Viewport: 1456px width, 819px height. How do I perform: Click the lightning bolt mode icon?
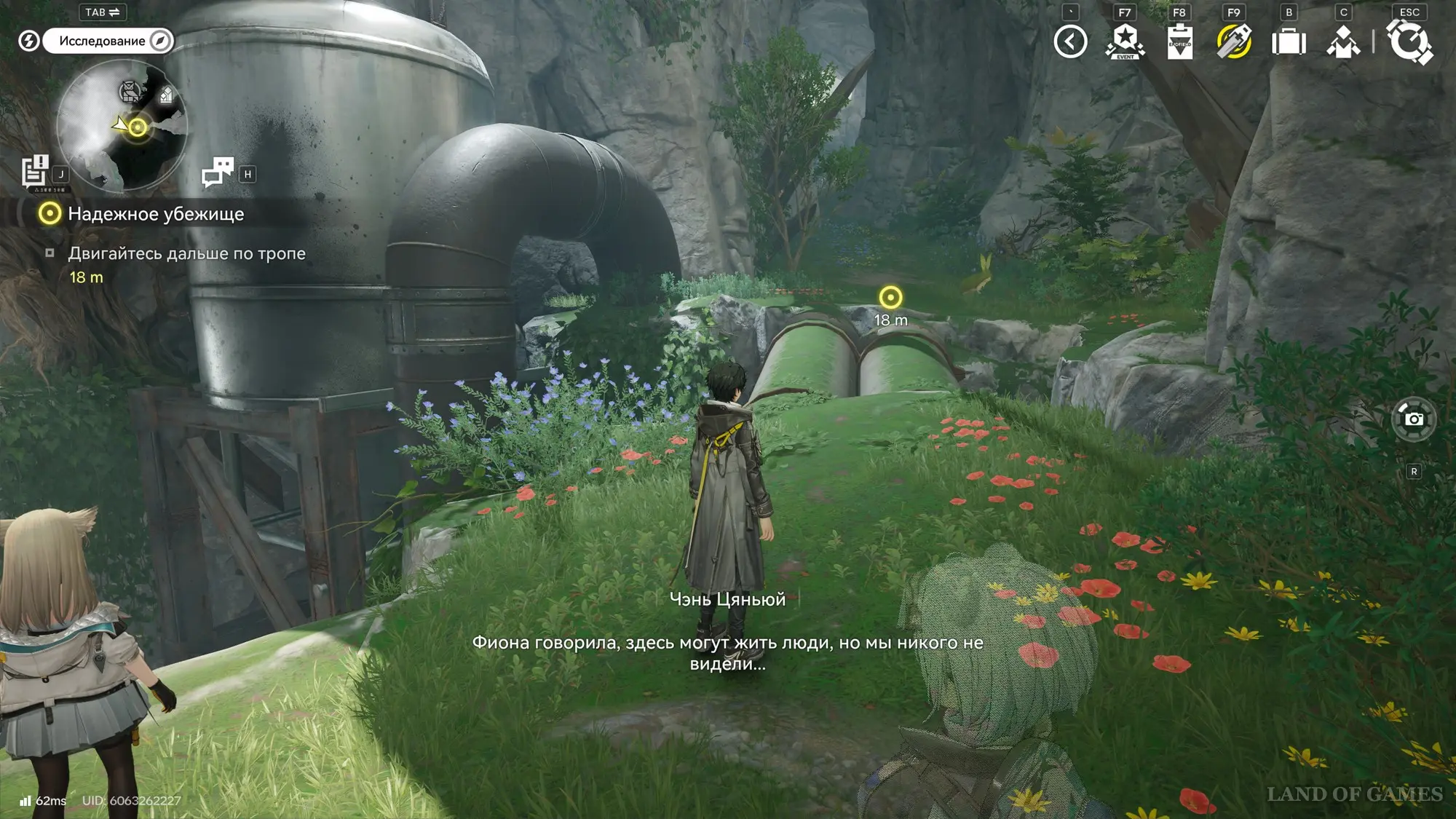pos(28,41)
